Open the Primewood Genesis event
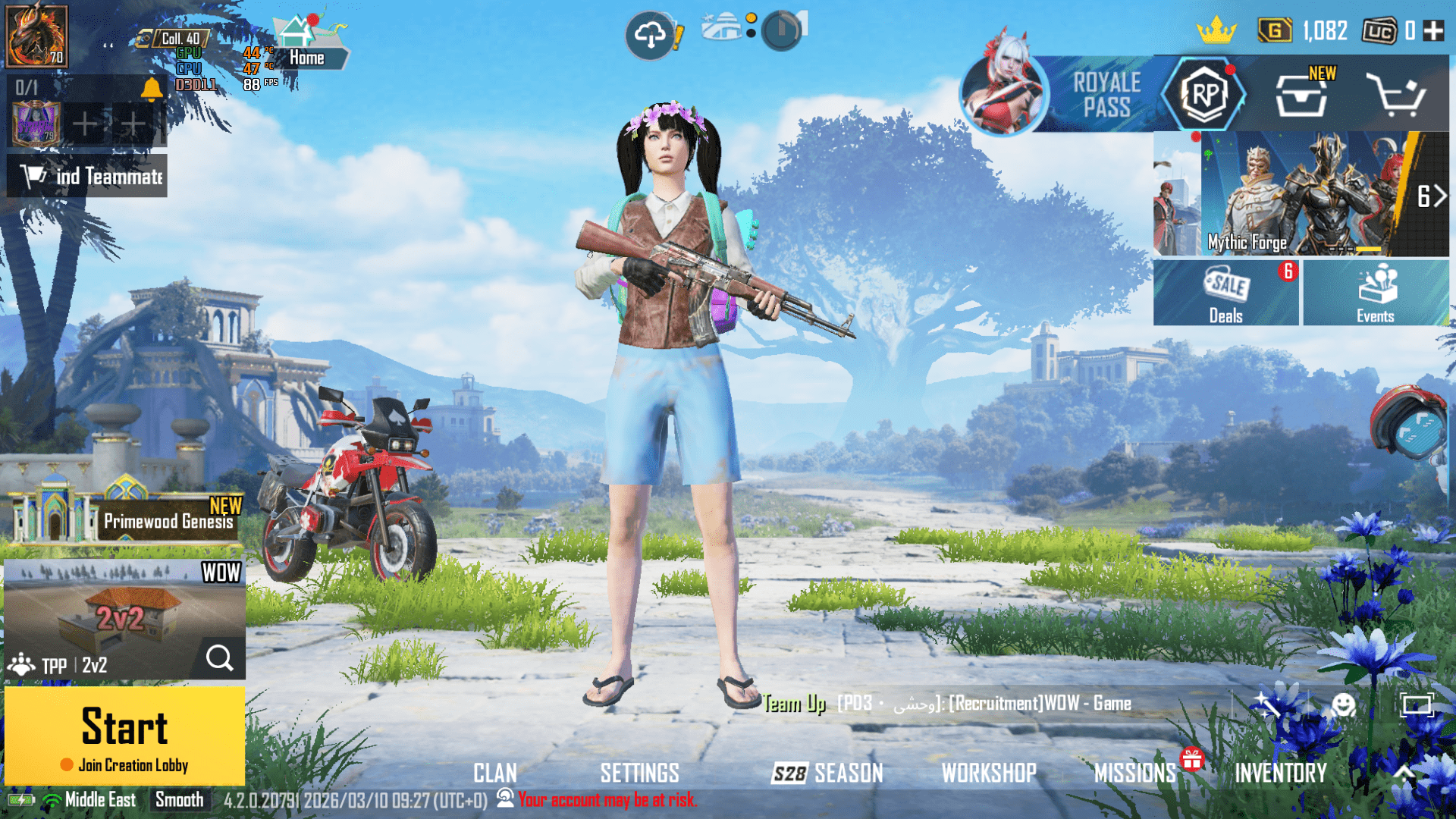The height and width of the screenshot is (819, 1456). pos(125,517)
